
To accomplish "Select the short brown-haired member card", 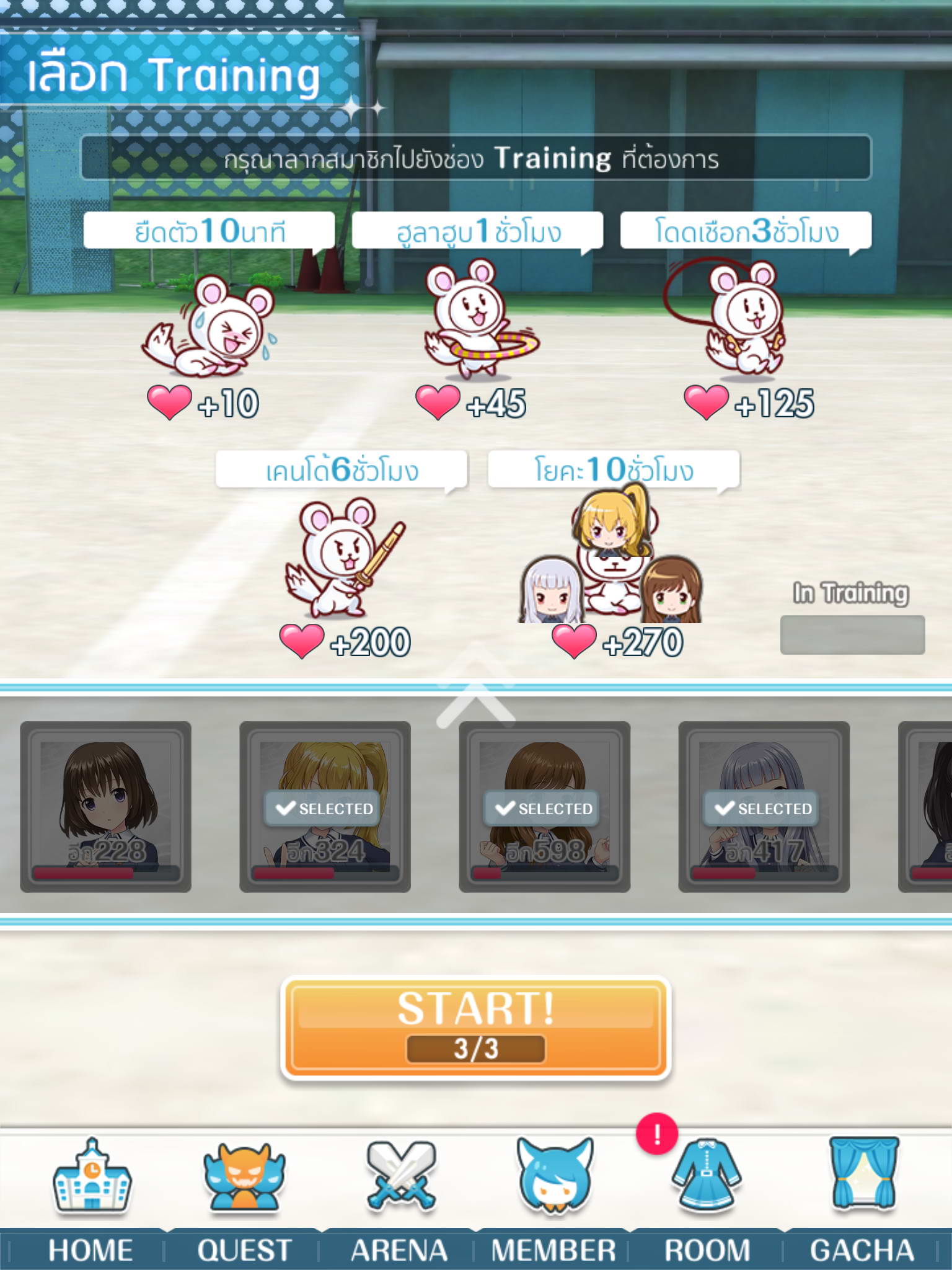I will coord(106,806).
